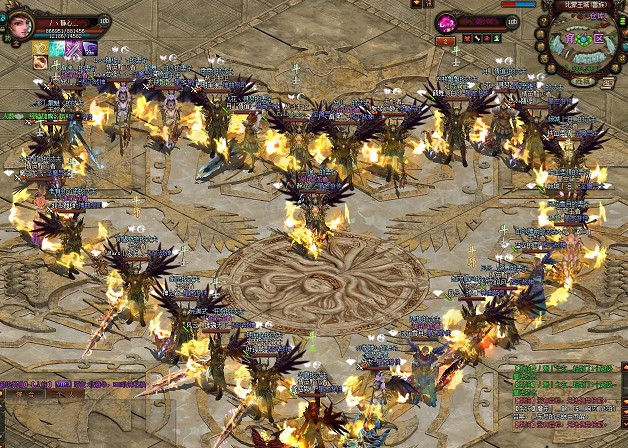Click the teal buff icon
The width and height of the screenshot is (628, 448).
[57, 47]
